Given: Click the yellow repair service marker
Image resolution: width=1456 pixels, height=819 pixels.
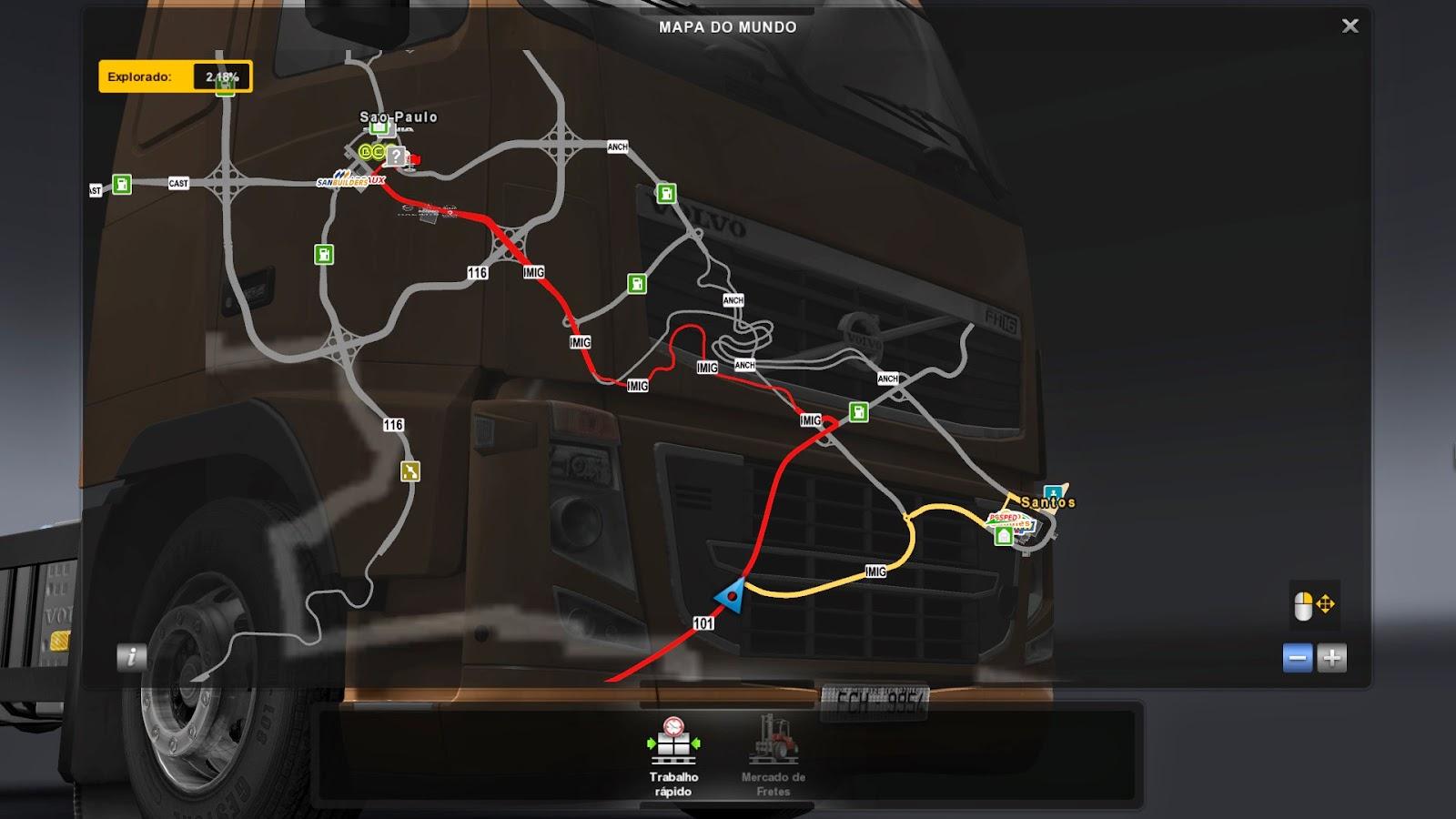Looking at the screenshot, I should click(410, 471).
